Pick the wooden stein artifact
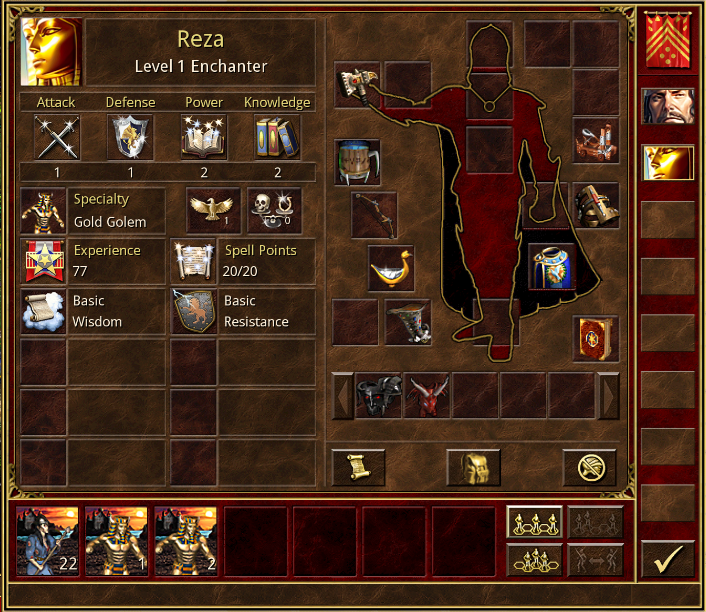The height and width of the screenshot is (612, 706). 357,162
